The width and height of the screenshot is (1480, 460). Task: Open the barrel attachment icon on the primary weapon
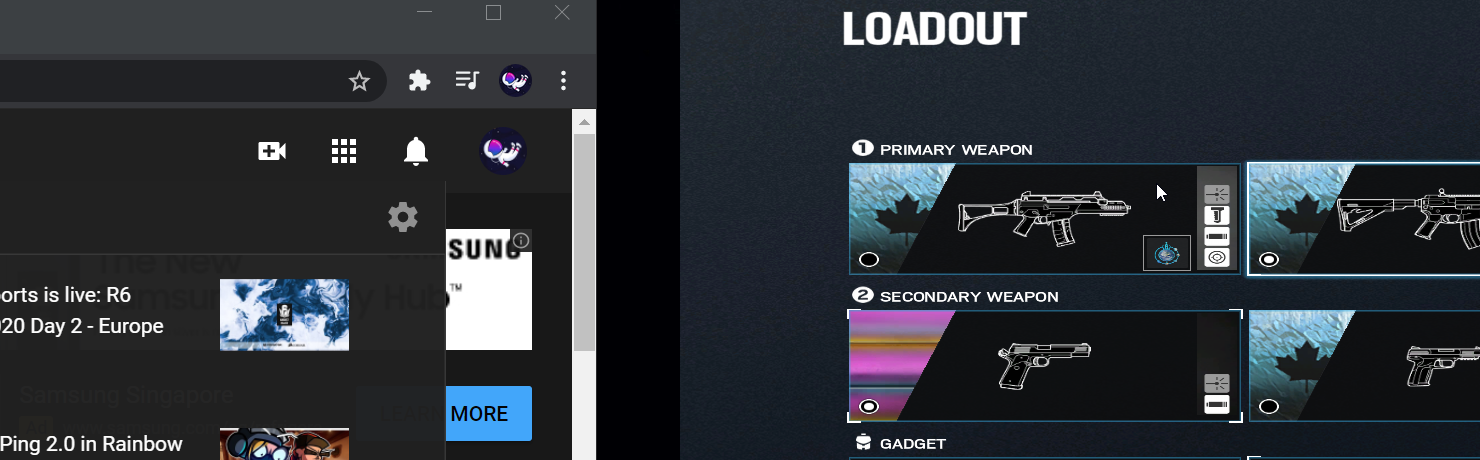[1217, 236]
